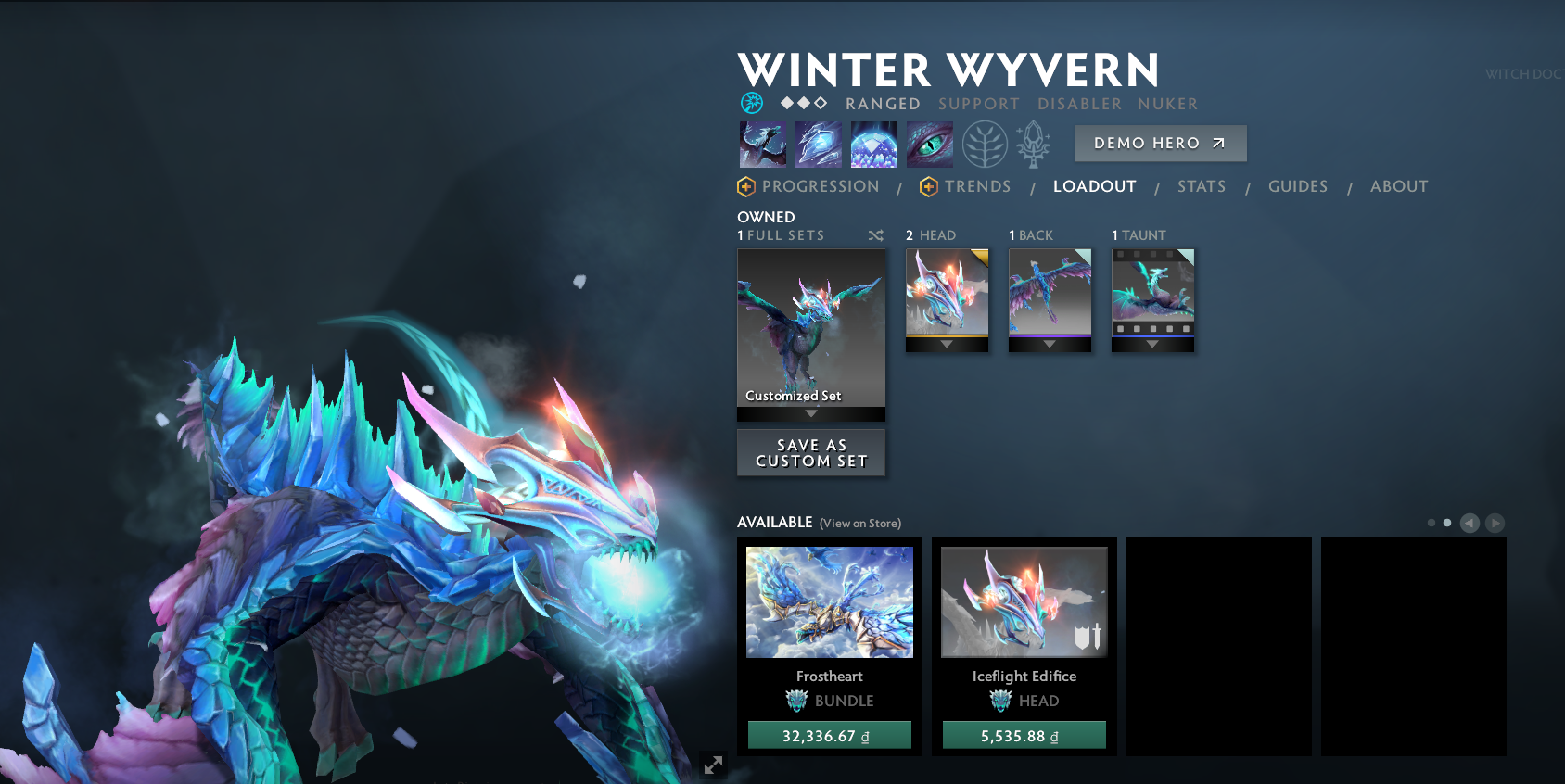Equip the owned BACK cosmetic item
Viewport: 1565px width, 784px height.
(x=1050, y=292)
